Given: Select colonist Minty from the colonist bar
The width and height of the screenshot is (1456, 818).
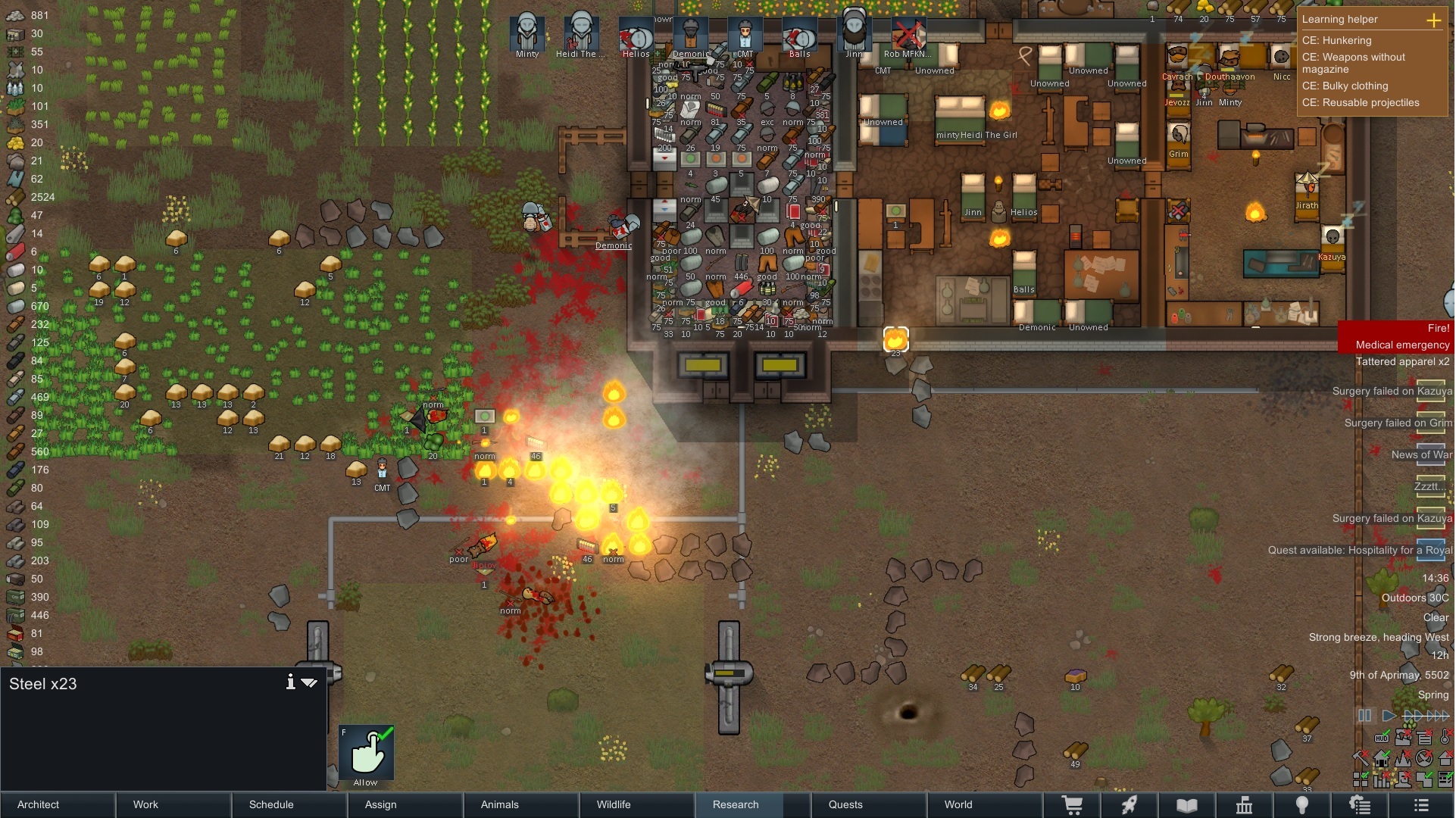Looking at the screenshot, I should [526, 33].
